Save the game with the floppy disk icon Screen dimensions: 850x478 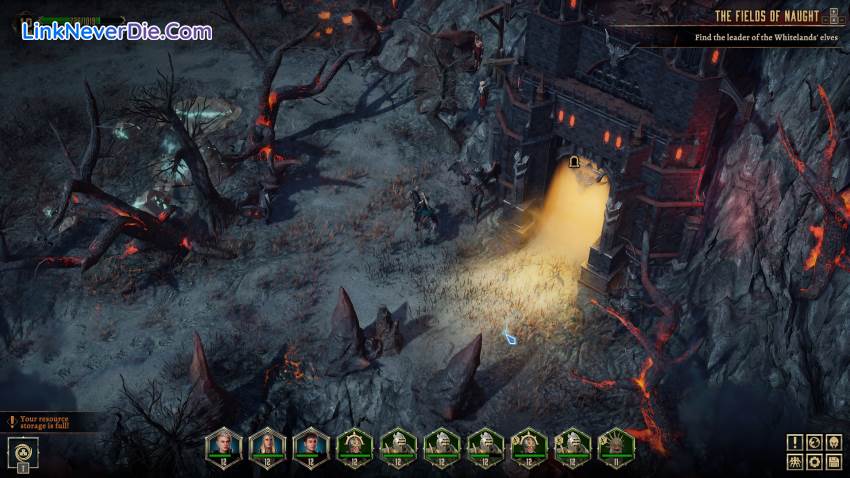(x=834, y=461)
